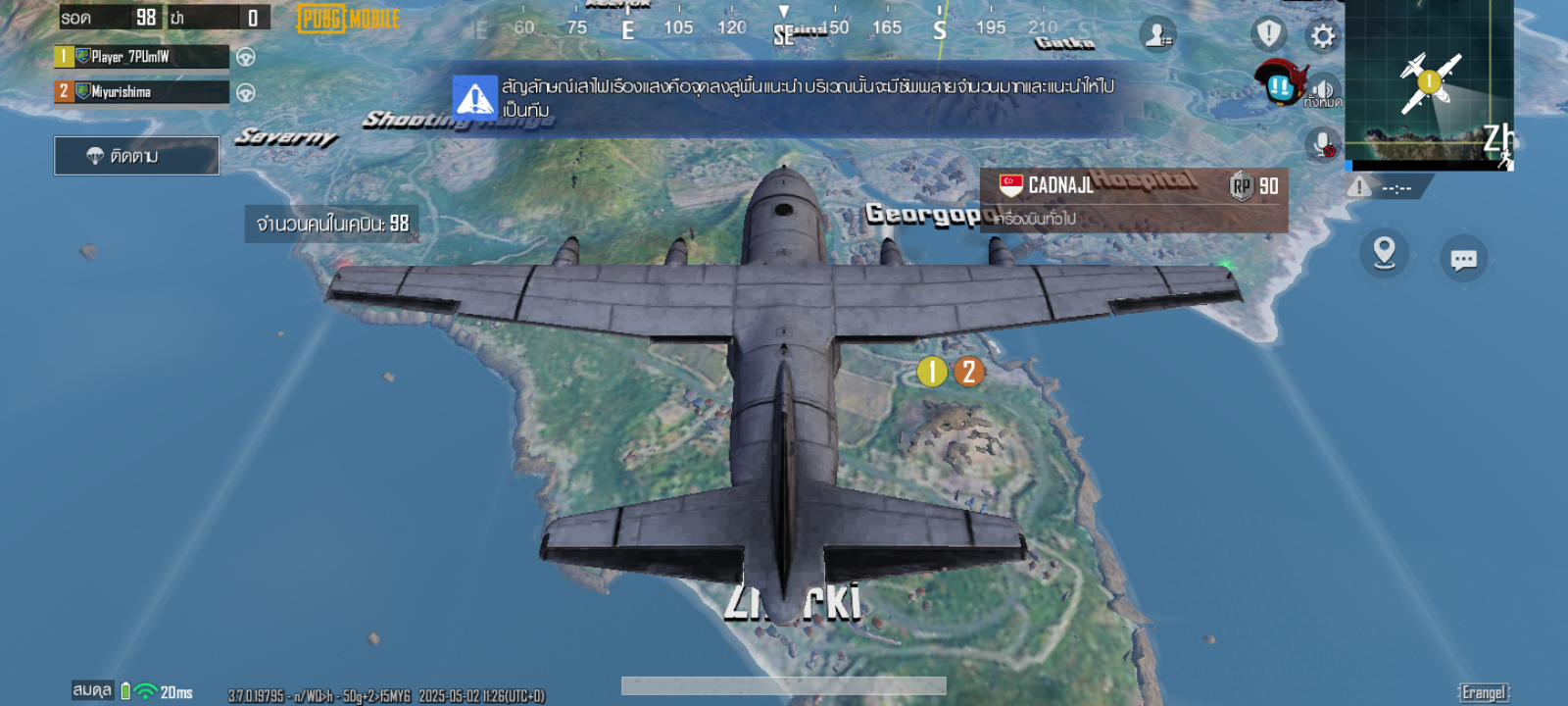Select teammate Player_7PUmIW in the squad list

(141, 57)
